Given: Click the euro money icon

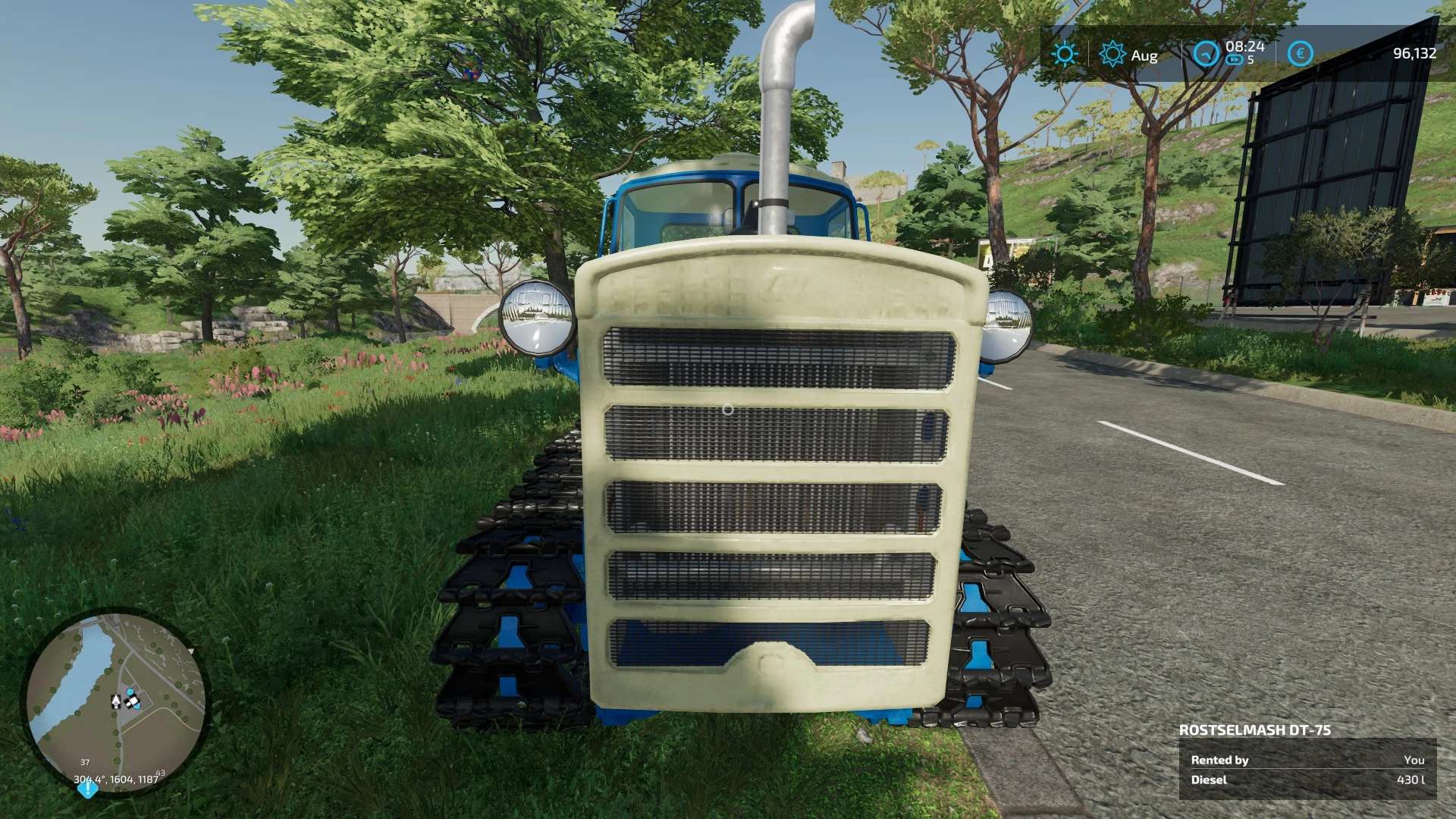Looking at the screenshot, I should [x=1300, y=54].
